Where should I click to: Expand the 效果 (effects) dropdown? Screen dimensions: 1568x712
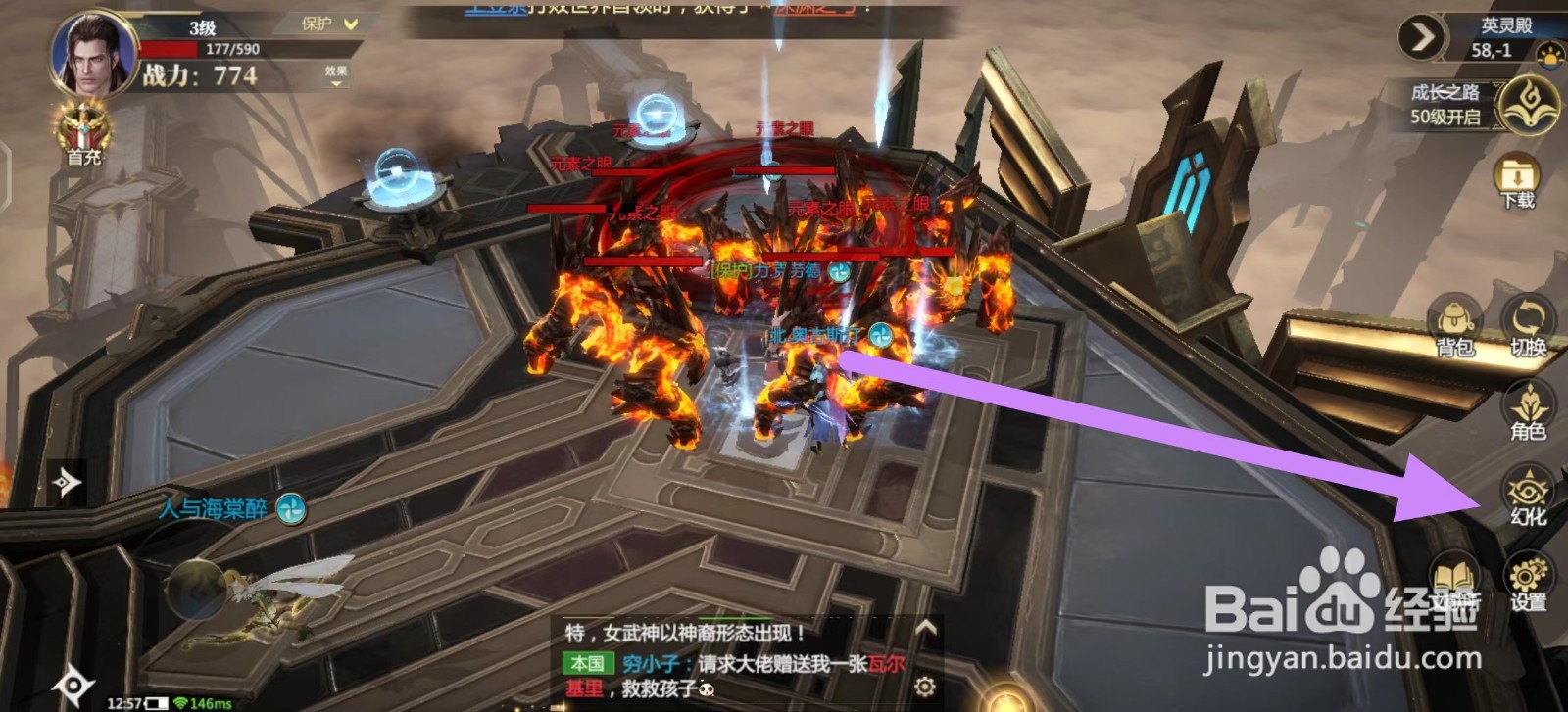tap(338, 74)
